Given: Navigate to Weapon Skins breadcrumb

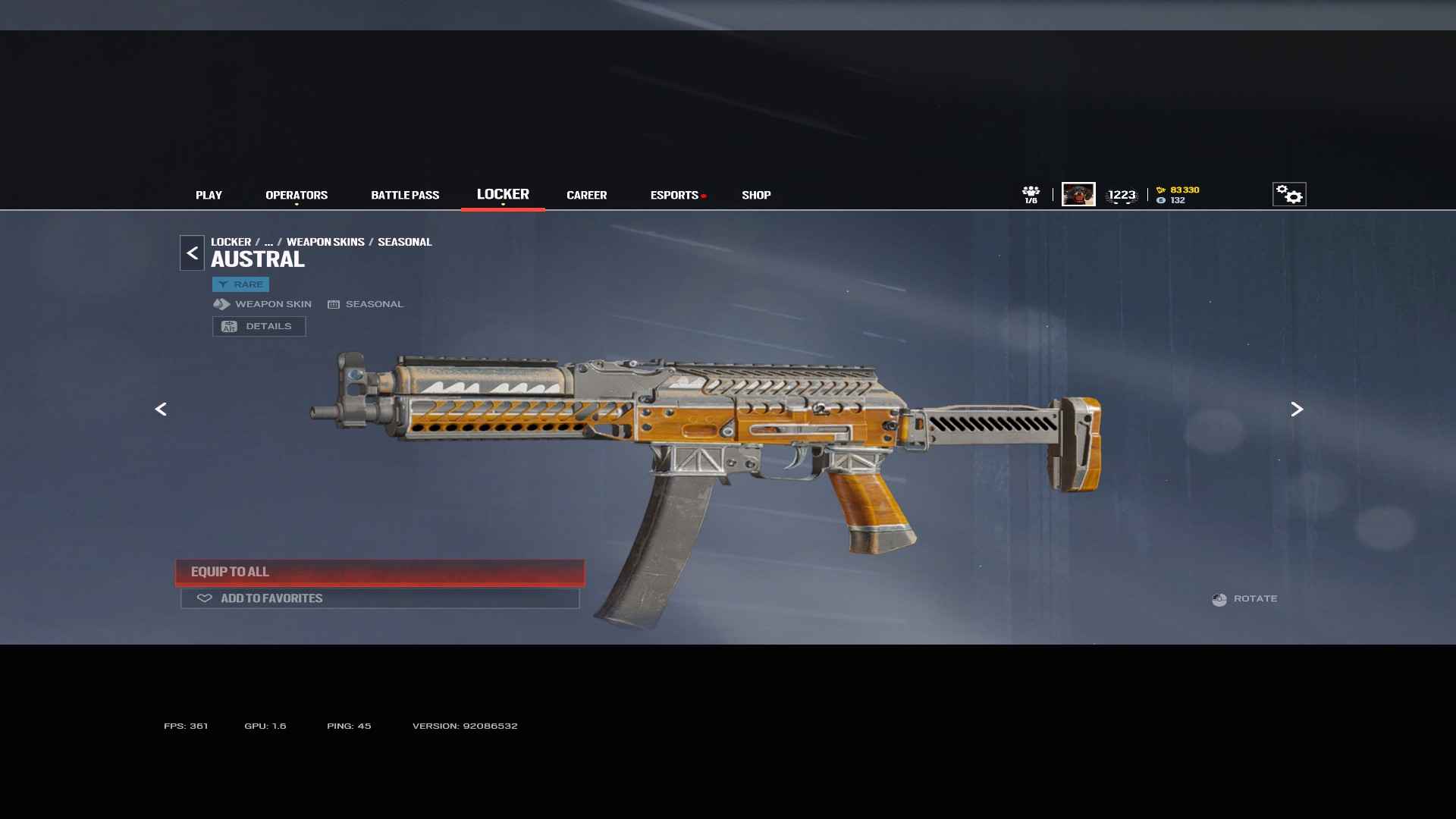Looking at the screenshot, I should pyautogui.click(x=325, y=242).
